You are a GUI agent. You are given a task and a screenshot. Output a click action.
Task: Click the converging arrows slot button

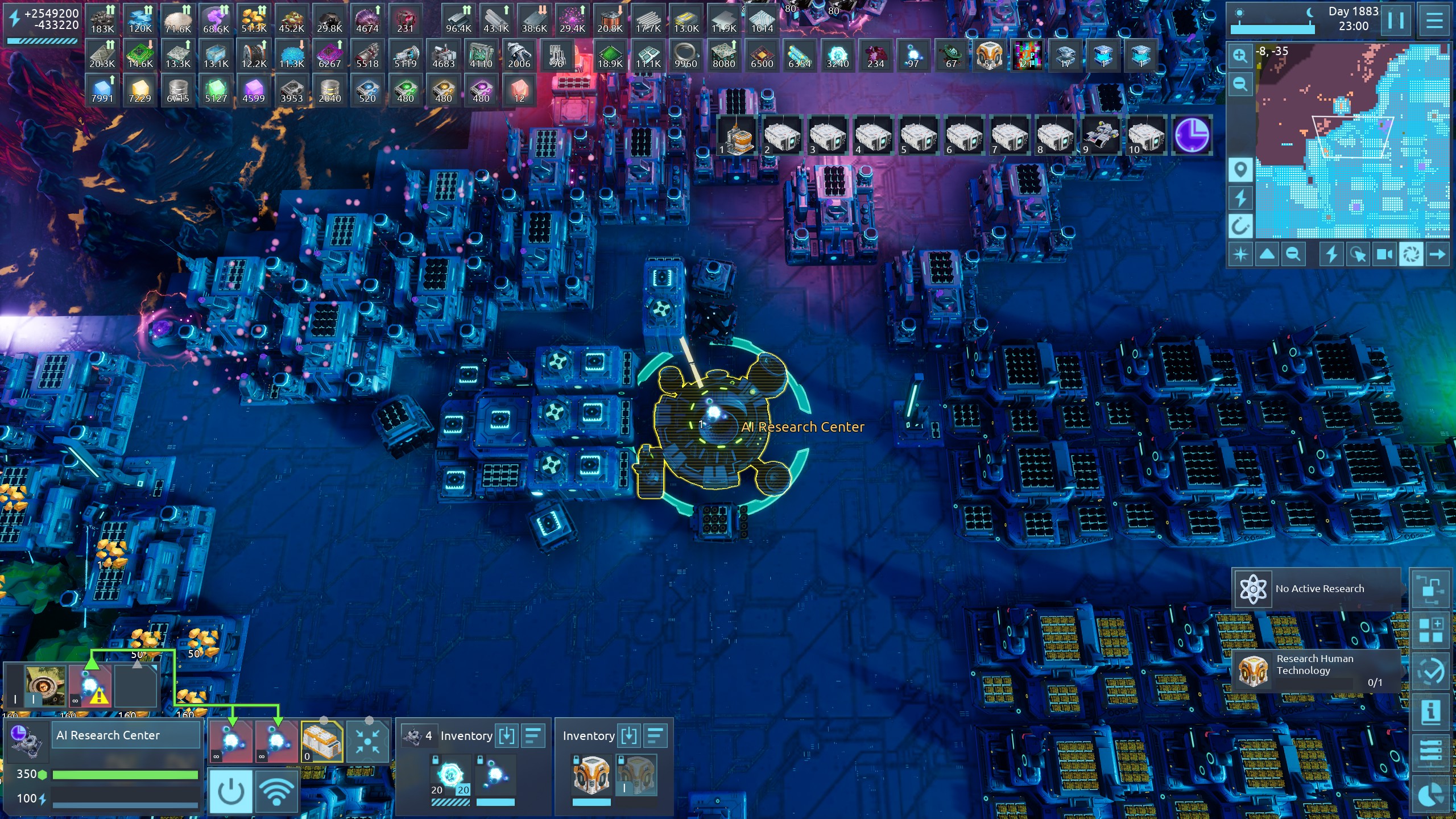point(367,741)
